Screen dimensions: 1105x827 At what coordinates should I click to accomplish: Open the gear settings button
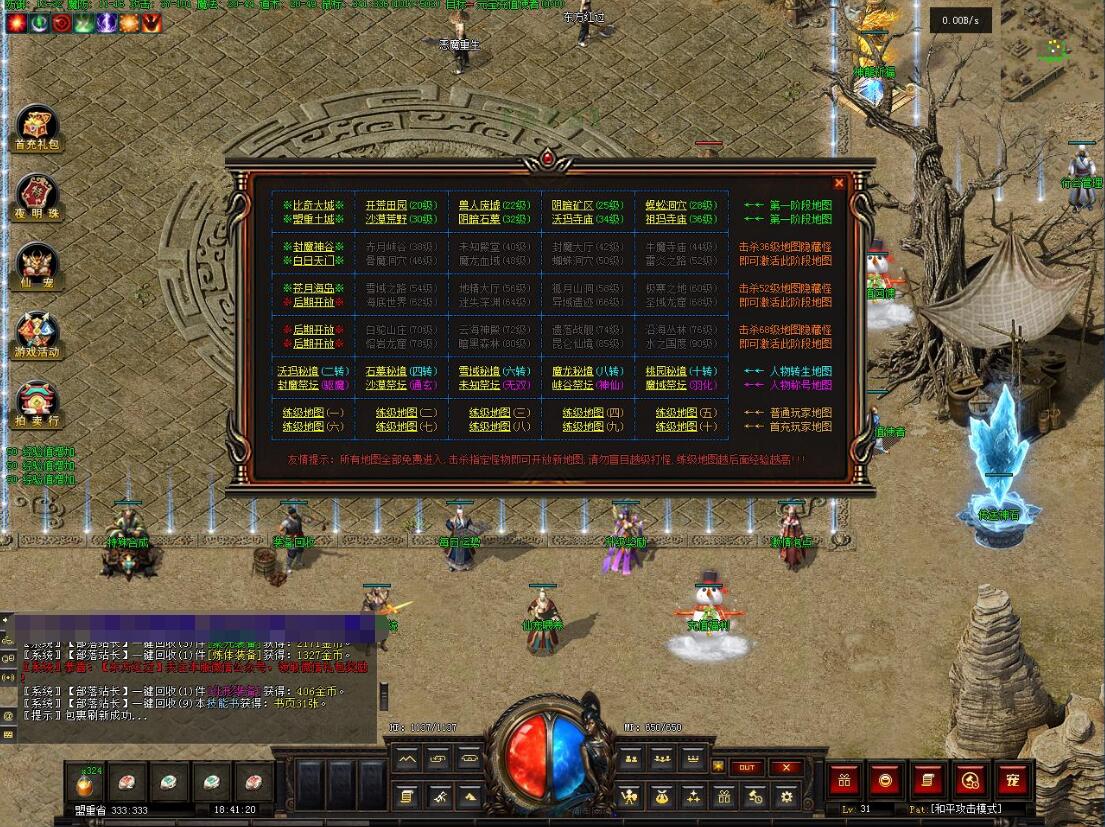click(787, 797)
